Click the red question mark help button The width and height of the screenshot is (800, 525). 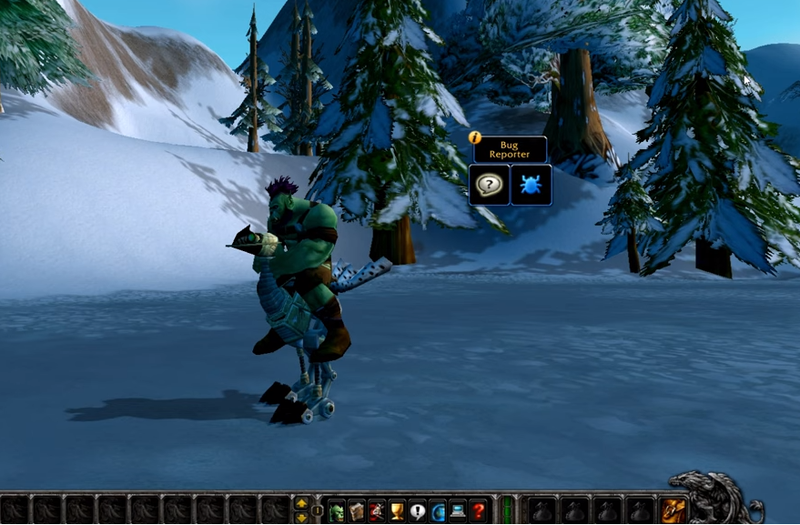click(x=478, y=510)
